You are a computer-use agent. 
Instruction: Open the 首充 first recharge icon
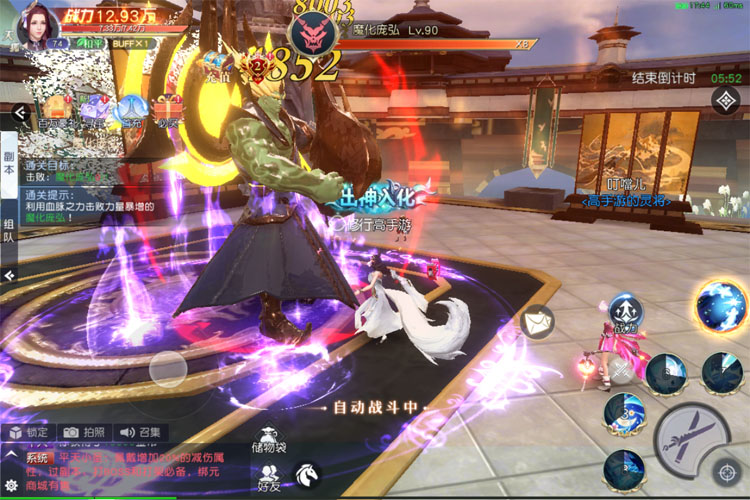click(x=131, y=112)
